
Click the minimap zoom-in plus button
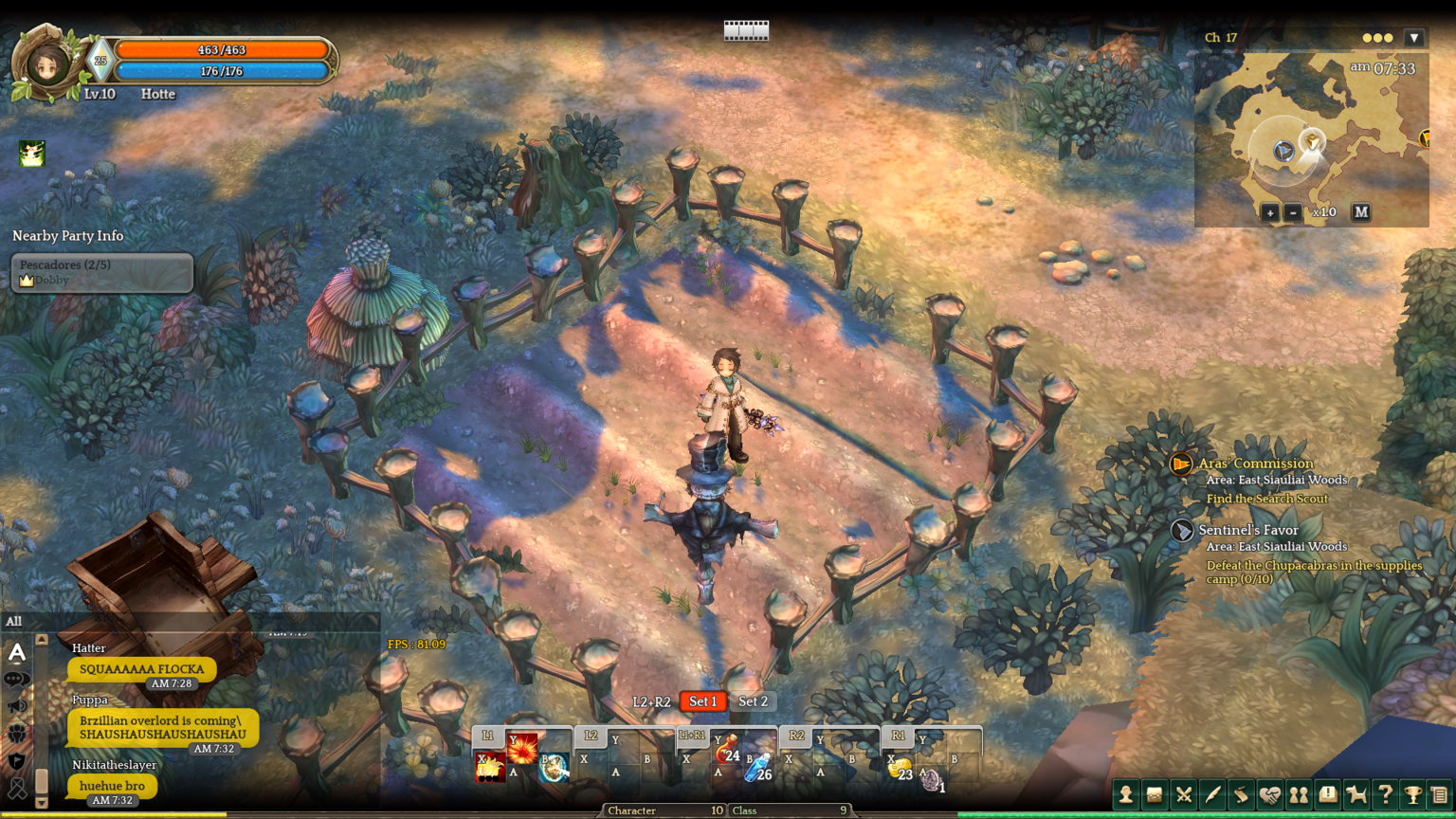tap(1270, 212)
